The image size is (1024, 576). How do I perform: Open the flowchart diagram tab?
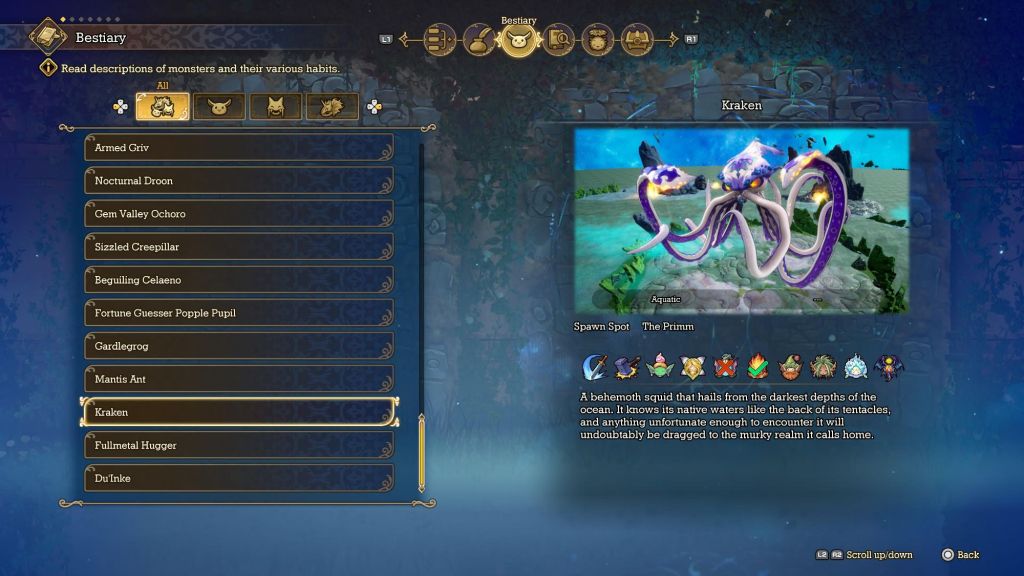439,40
